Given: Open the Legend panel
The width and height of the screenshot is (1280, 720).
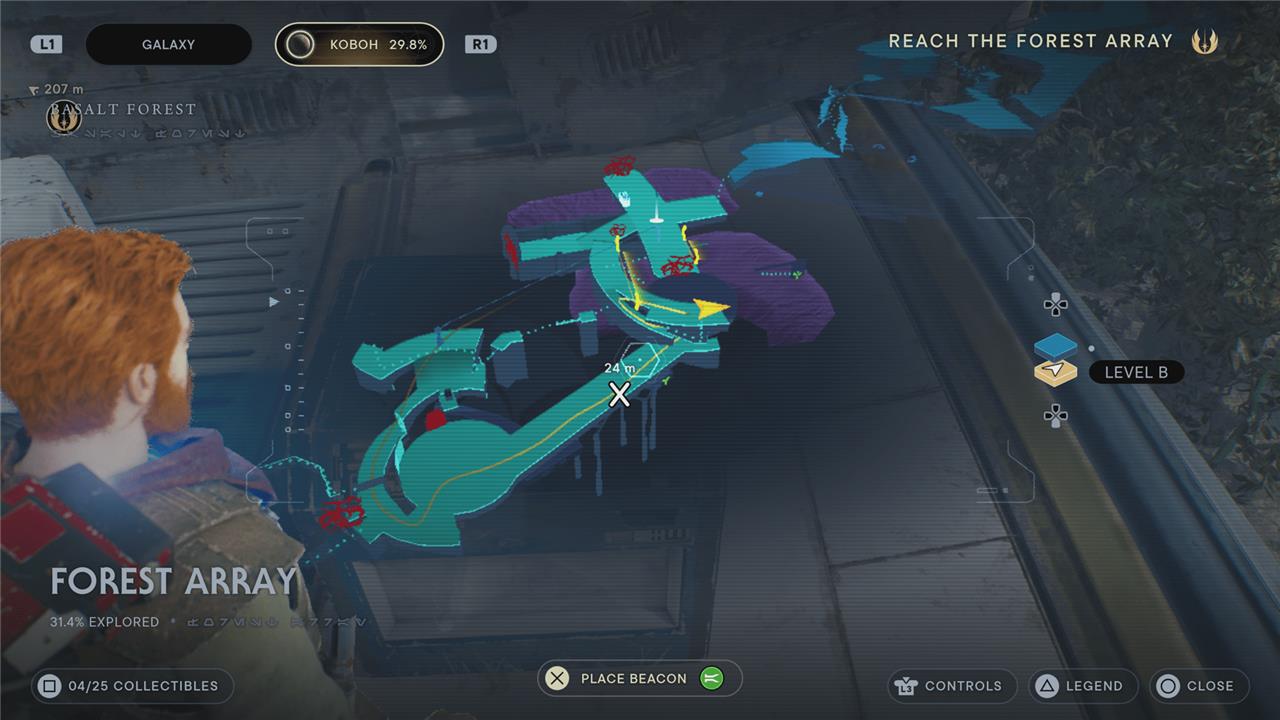Looking at the screenshot, I should [x=1081, y=686].
